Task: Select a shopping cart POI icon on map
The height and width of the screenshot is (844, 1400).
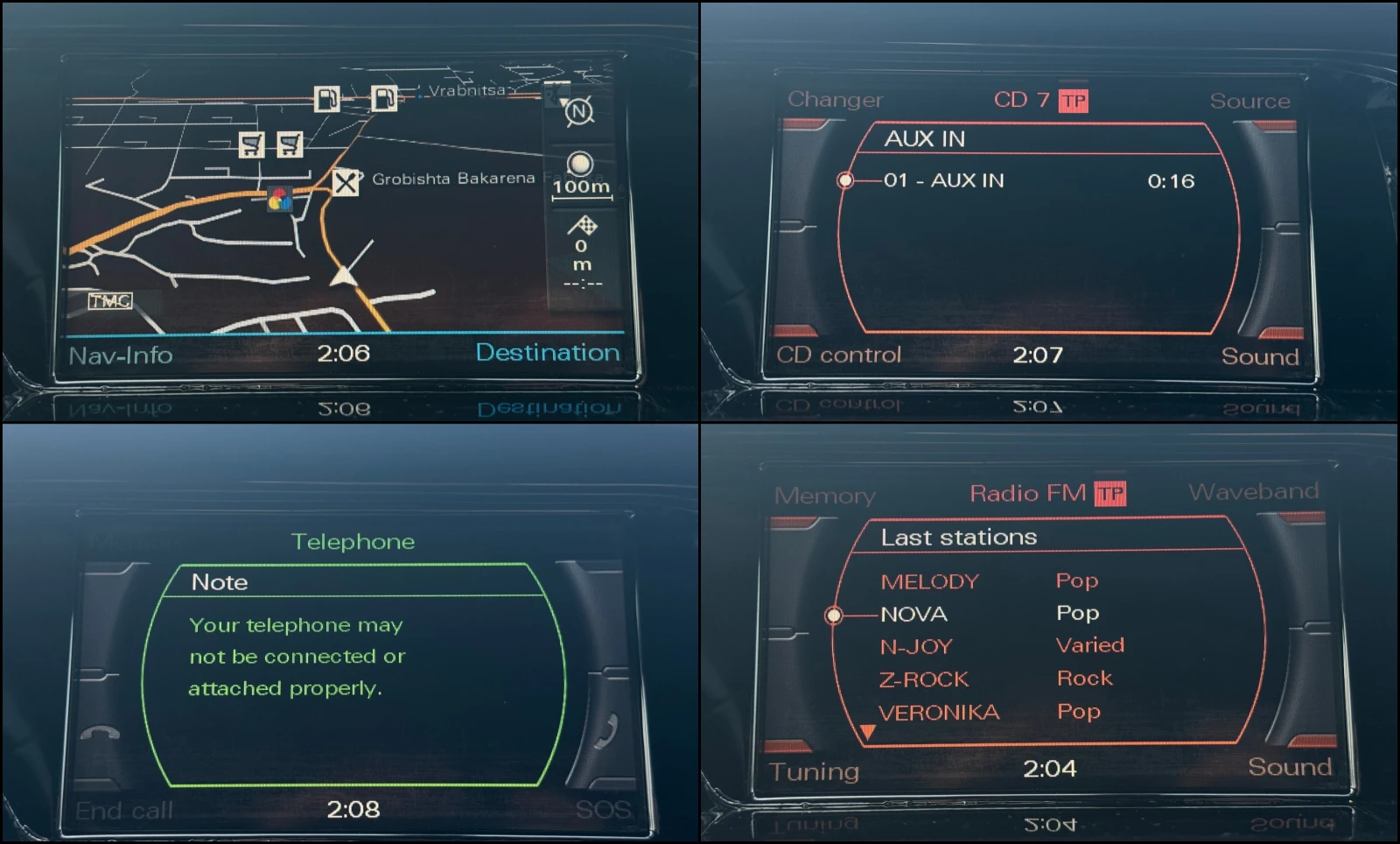Action: click(252, 144)
